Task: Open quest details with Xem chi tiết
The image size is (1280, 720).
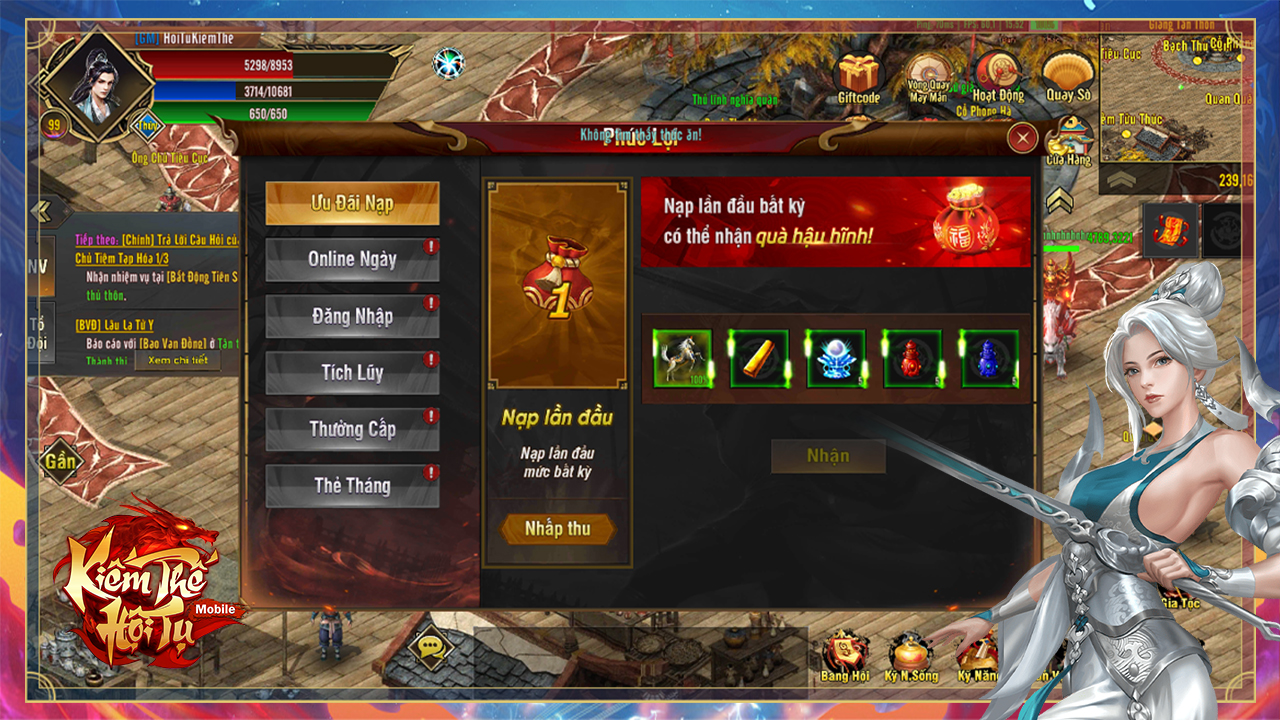Action: pyautogui.click(x=178, y=360)
